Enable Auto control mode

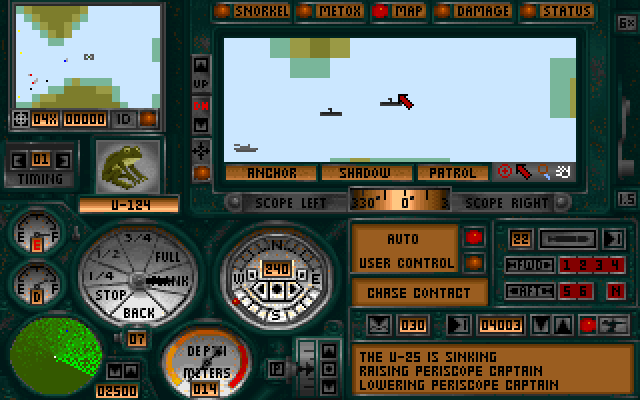point(401,240)
